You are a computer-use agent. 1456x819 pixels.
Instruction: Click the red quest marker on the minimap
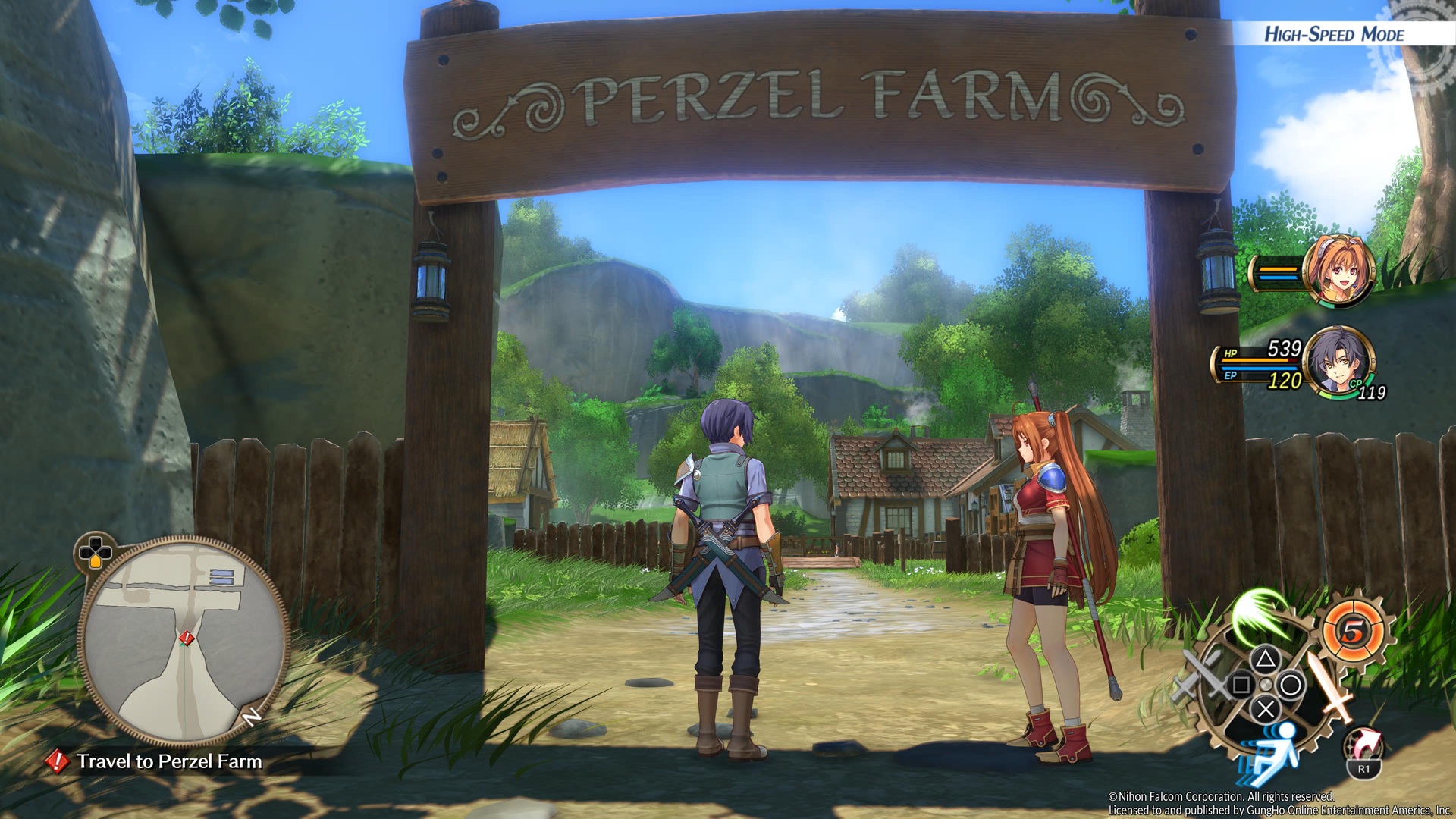coord(187,639)
